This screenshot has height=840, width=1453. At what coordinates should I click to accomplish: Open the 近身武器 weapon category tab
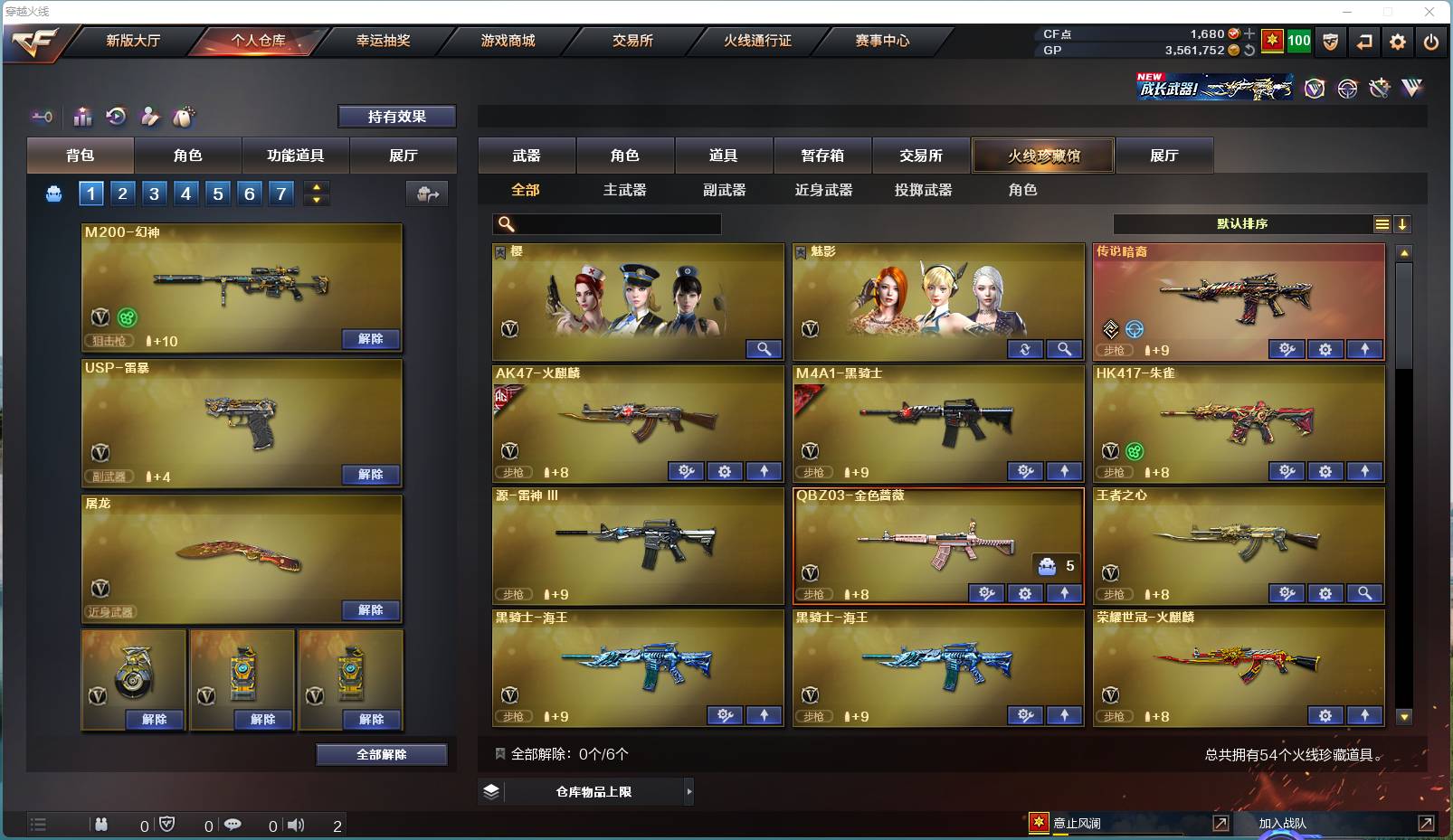pos(823,190)
